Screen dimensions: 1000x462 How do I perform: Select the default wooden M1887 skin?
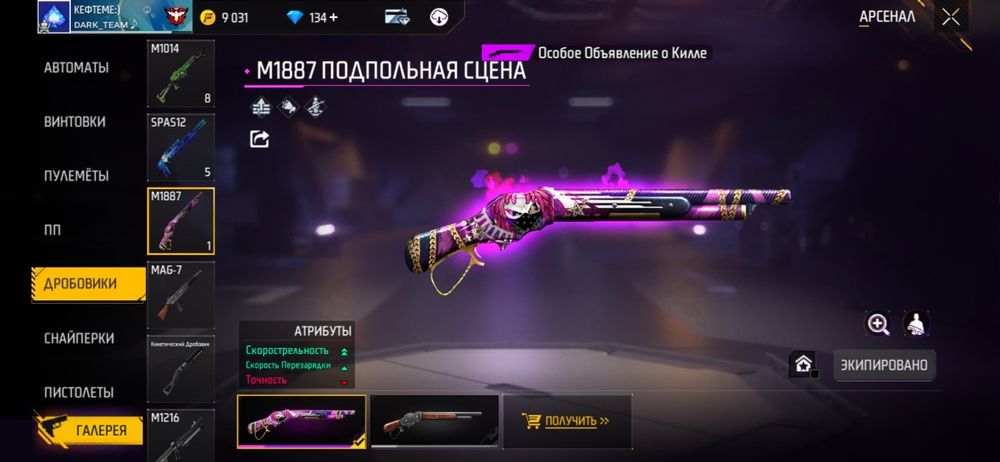tap(434, 420)
